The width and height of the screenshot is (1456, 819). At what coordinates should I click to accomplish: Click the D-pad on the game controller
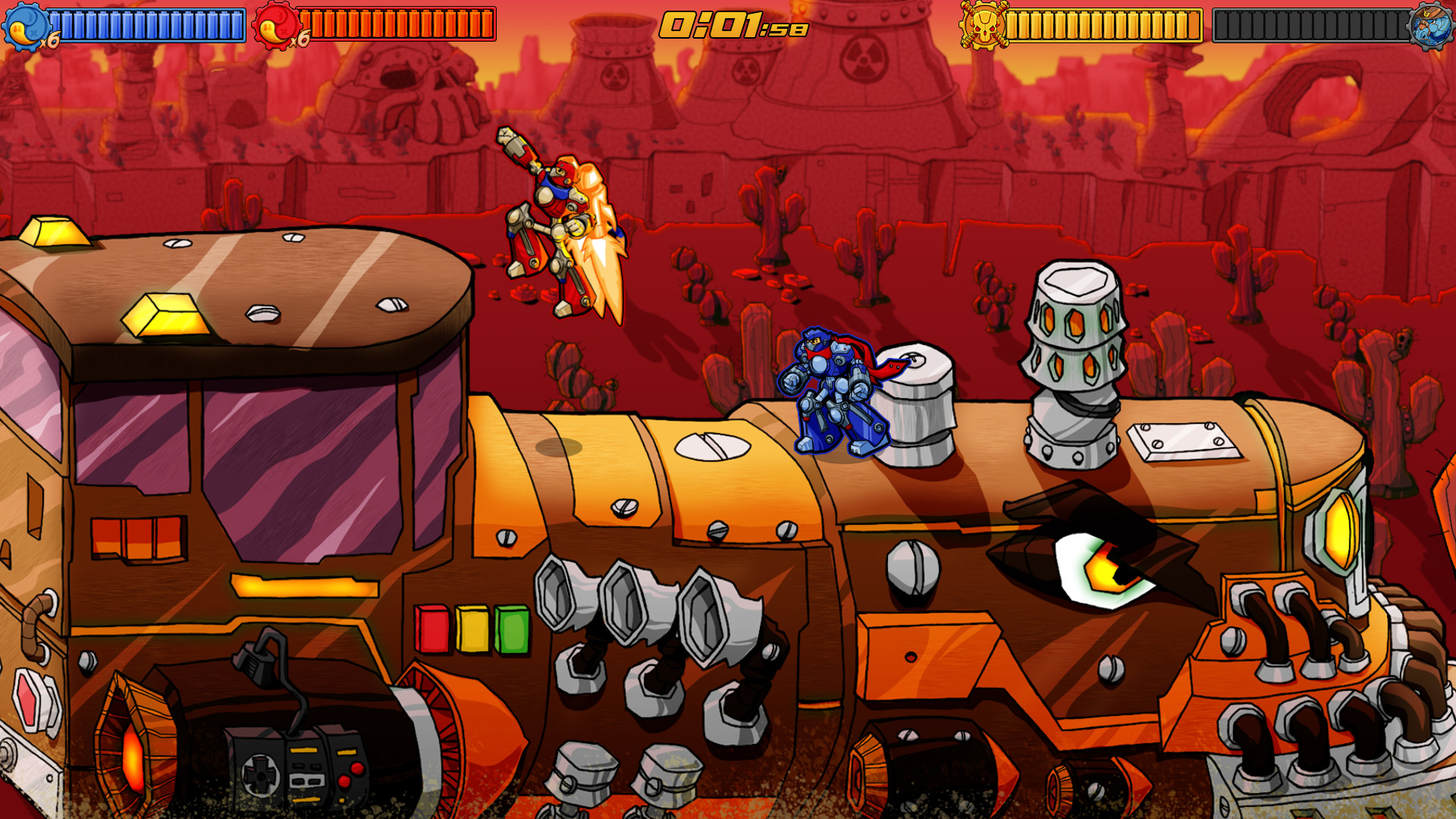click(x=262, y=775)
